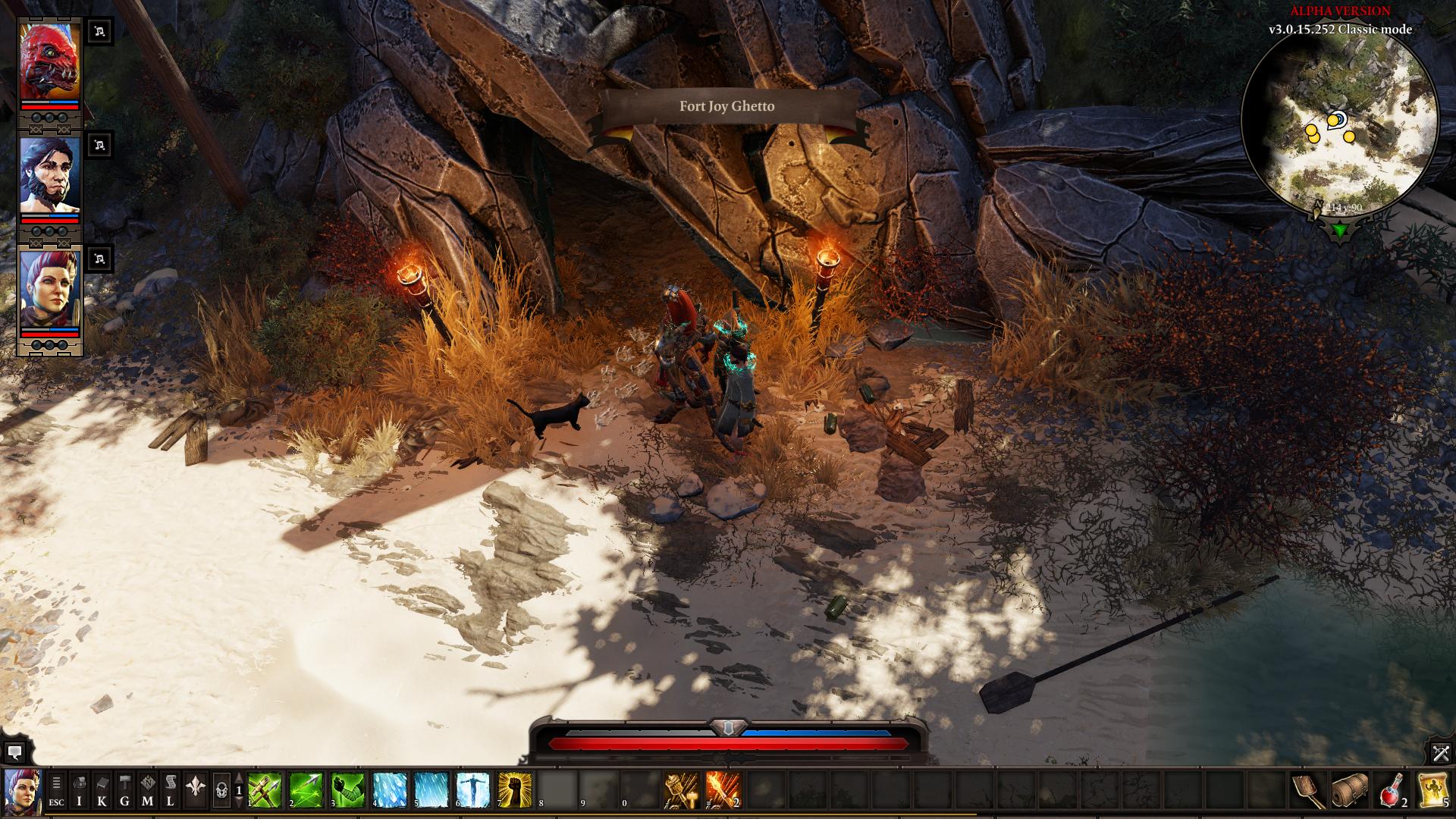Select the bearded dark-haired man portrait
Screen dimensions: 1456x819
click(49, 176)
